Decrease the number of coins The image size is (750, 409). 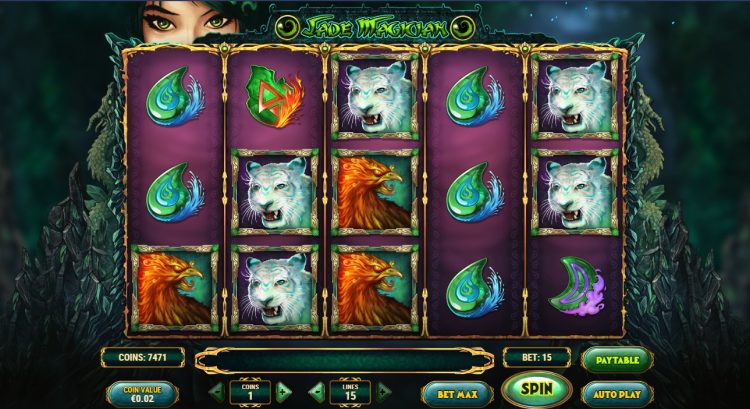tap(216, 392)
